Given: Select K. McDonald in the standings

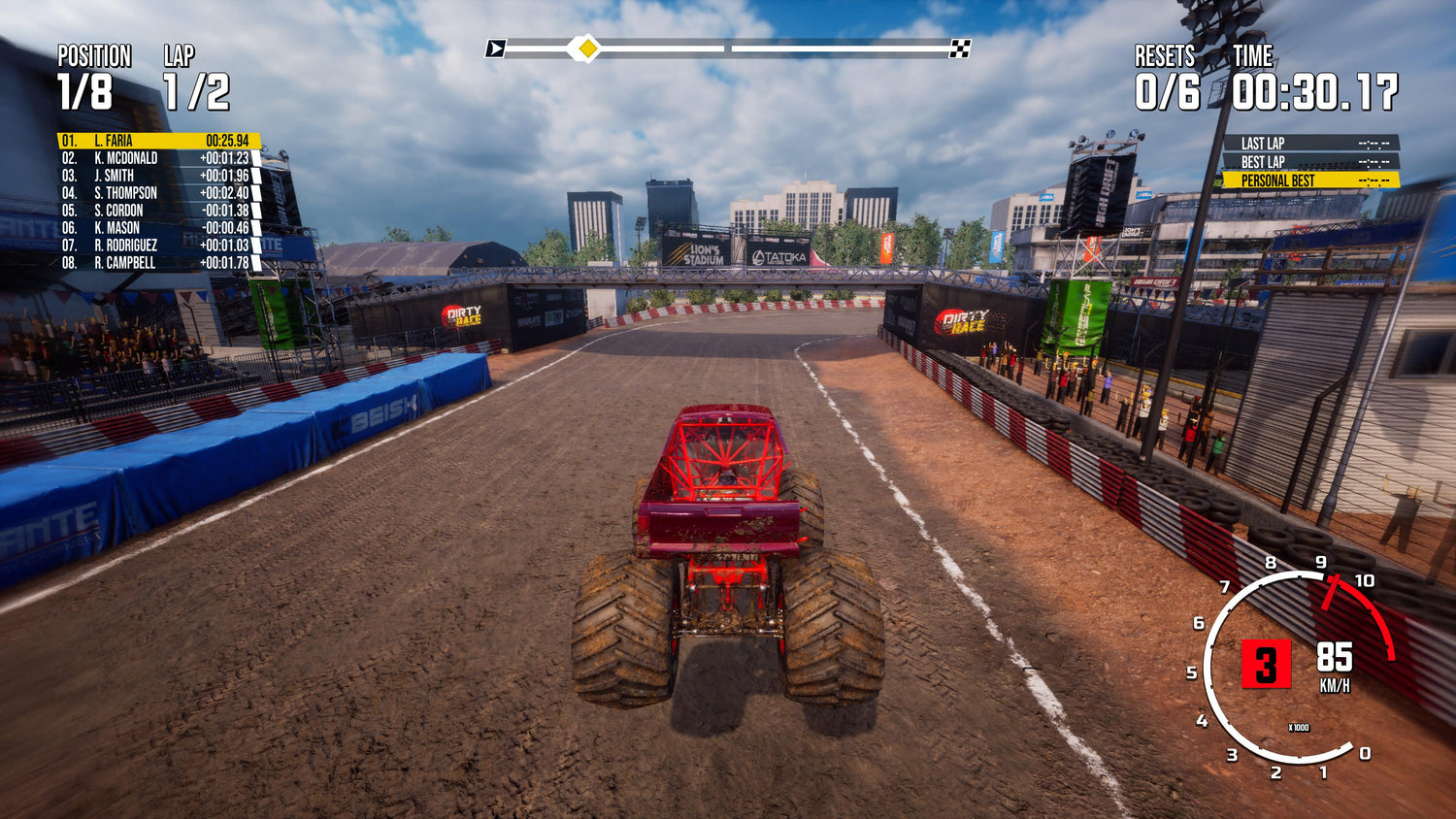Looking at the screenshot, I should coord(157,158).
